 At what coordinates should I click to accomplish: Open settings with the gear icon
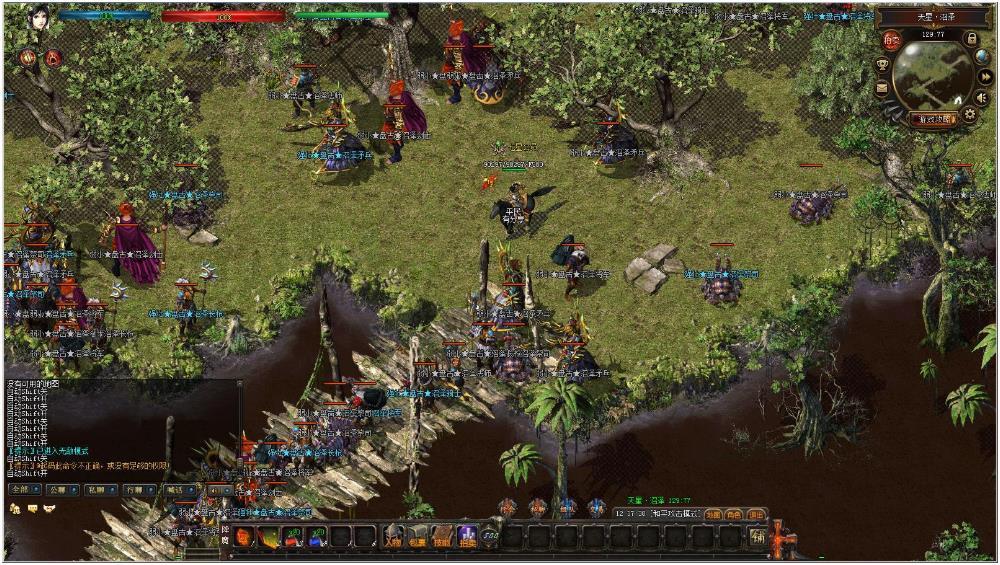pyautogui.click(x=969, y=115)
